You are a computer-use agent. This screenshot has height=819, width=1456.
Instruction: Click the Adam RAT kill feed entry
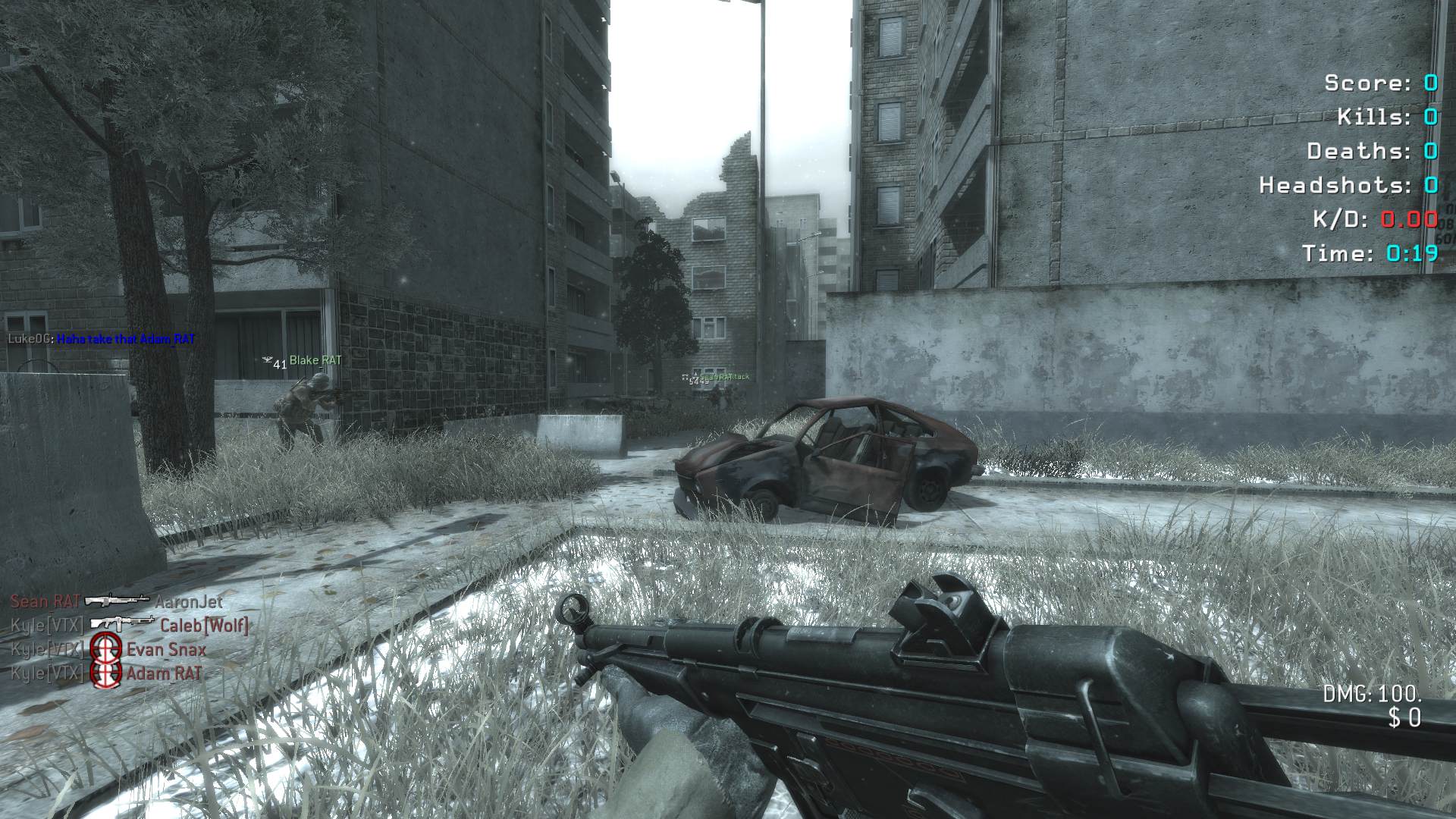[x=107, y=673]
